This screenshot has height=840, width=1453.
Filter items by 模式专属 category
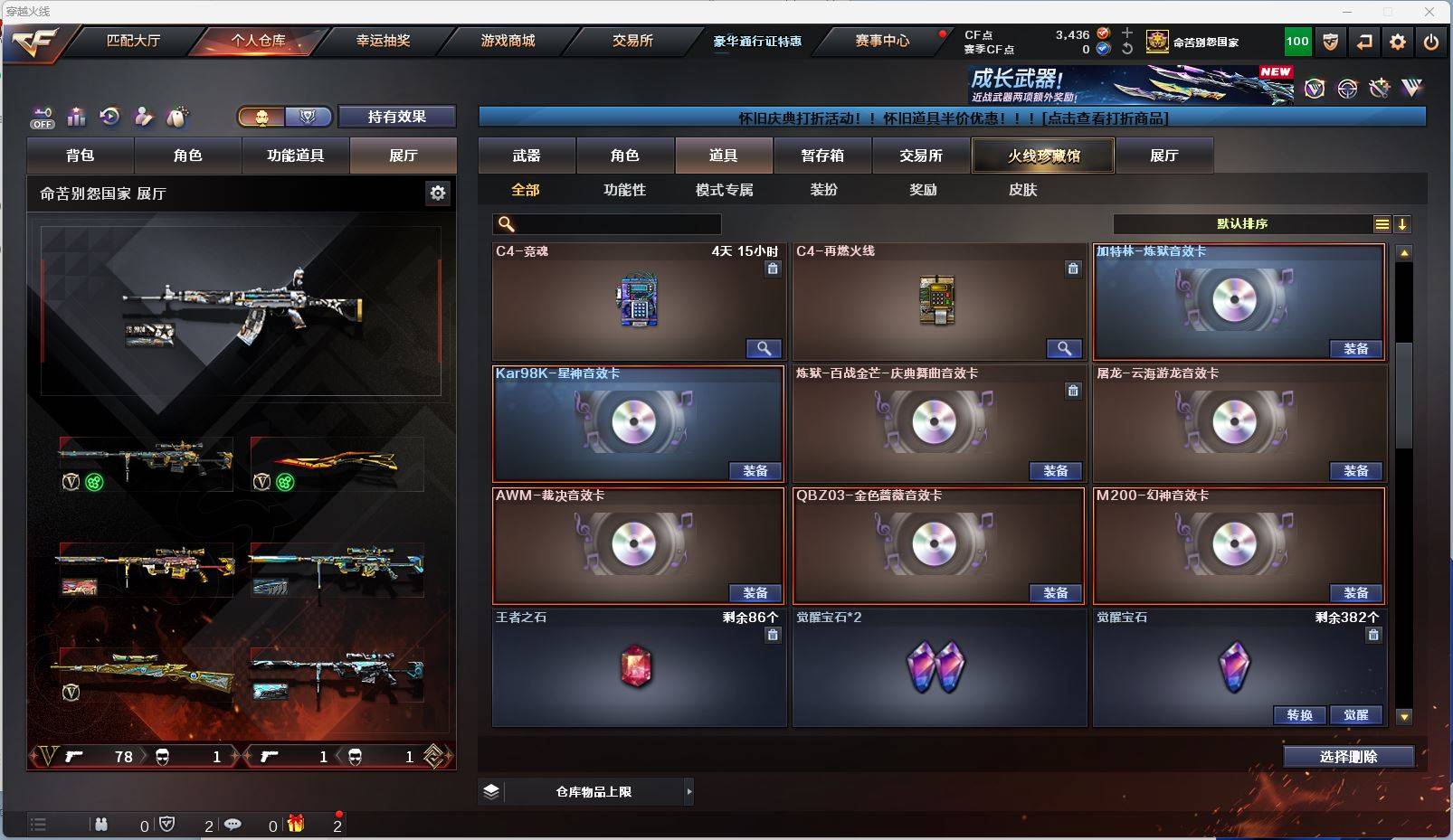point(724,190)
